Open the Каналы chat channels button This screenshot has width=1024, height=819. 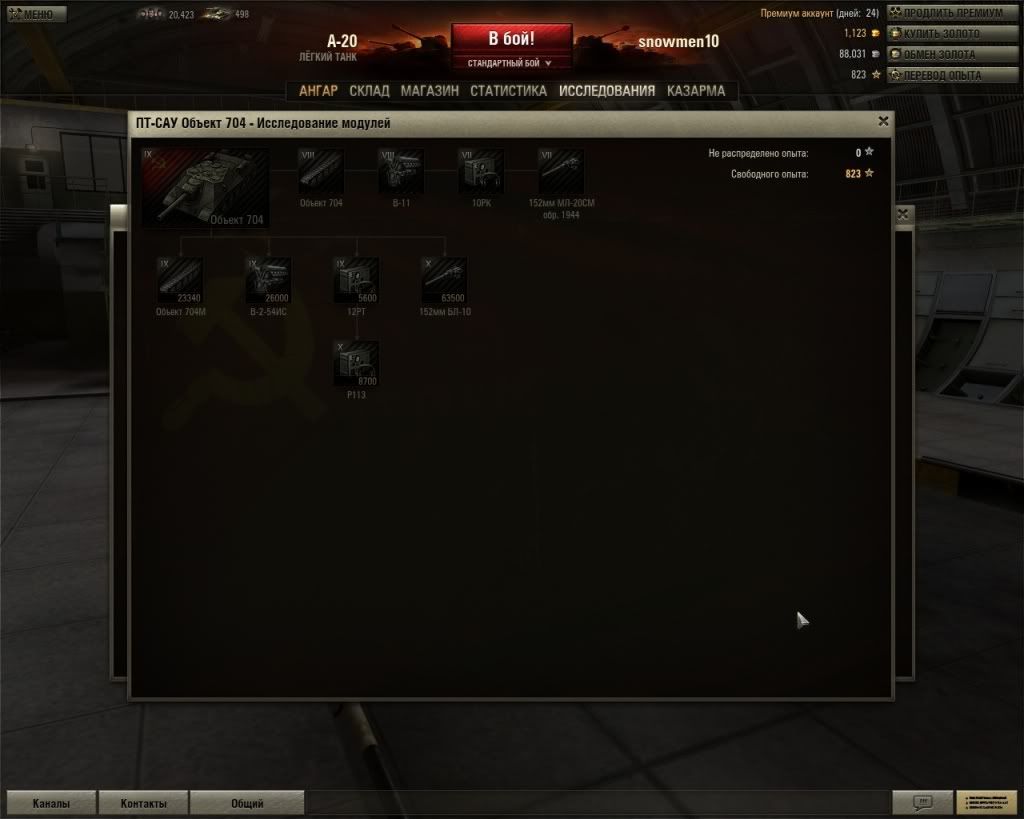coord(50,803)
